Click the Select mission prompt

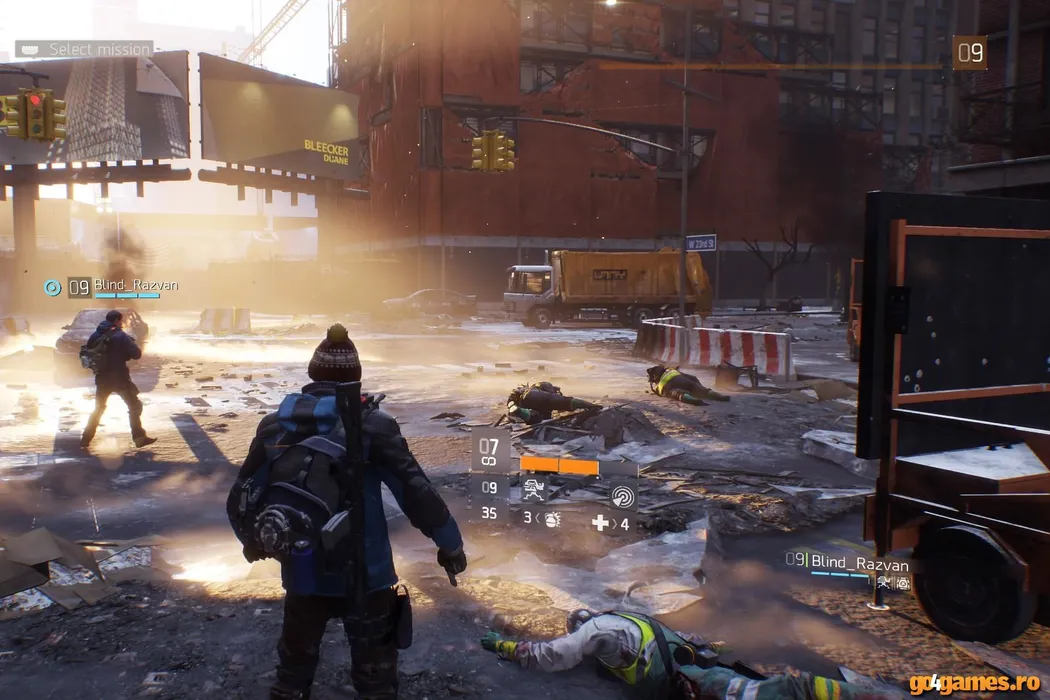[x=85, y=49]
